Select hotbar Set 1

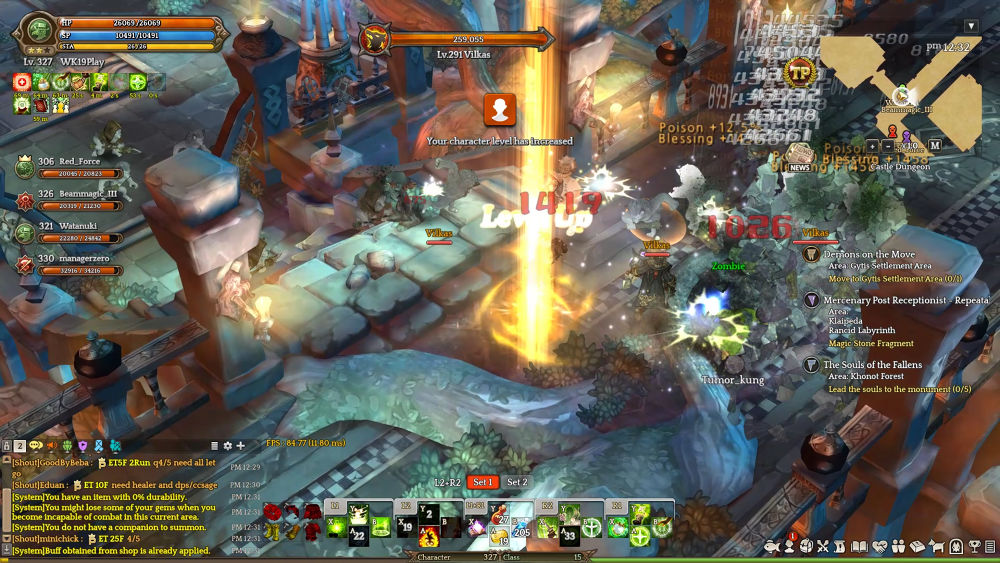click(483, 482)
